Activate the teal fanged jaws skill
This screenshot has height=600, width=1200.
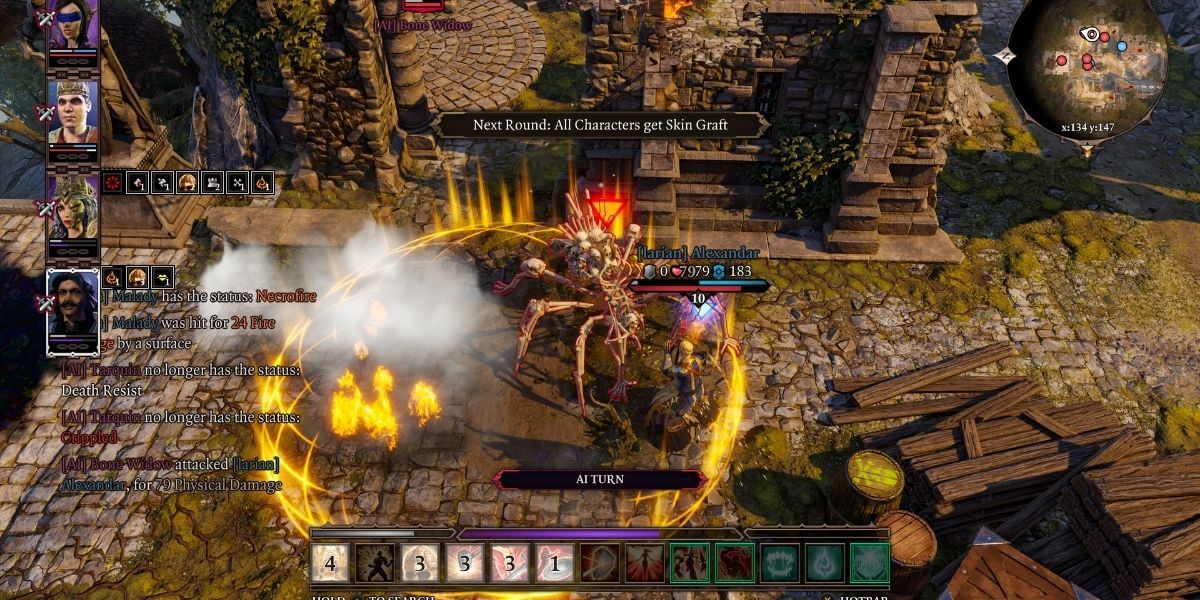point(780,563)
